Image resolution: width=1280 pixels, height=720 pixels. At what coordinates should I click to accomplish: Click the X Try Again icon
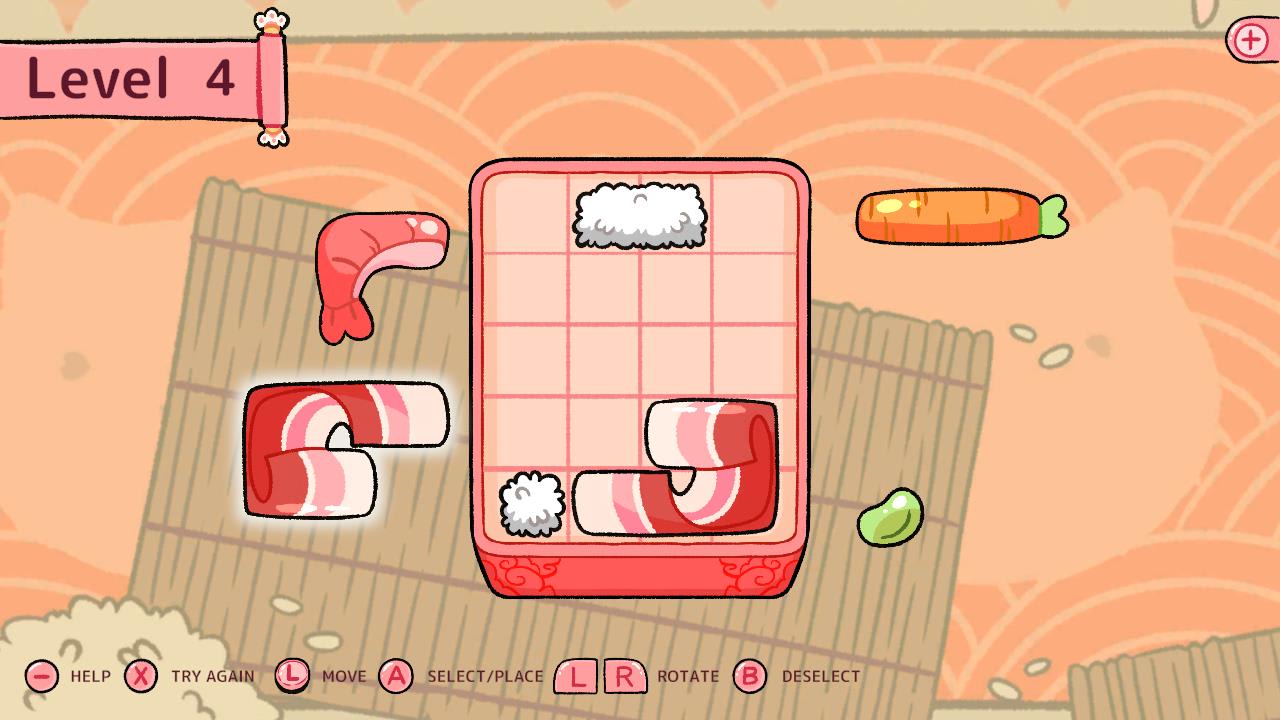point(143,677)
